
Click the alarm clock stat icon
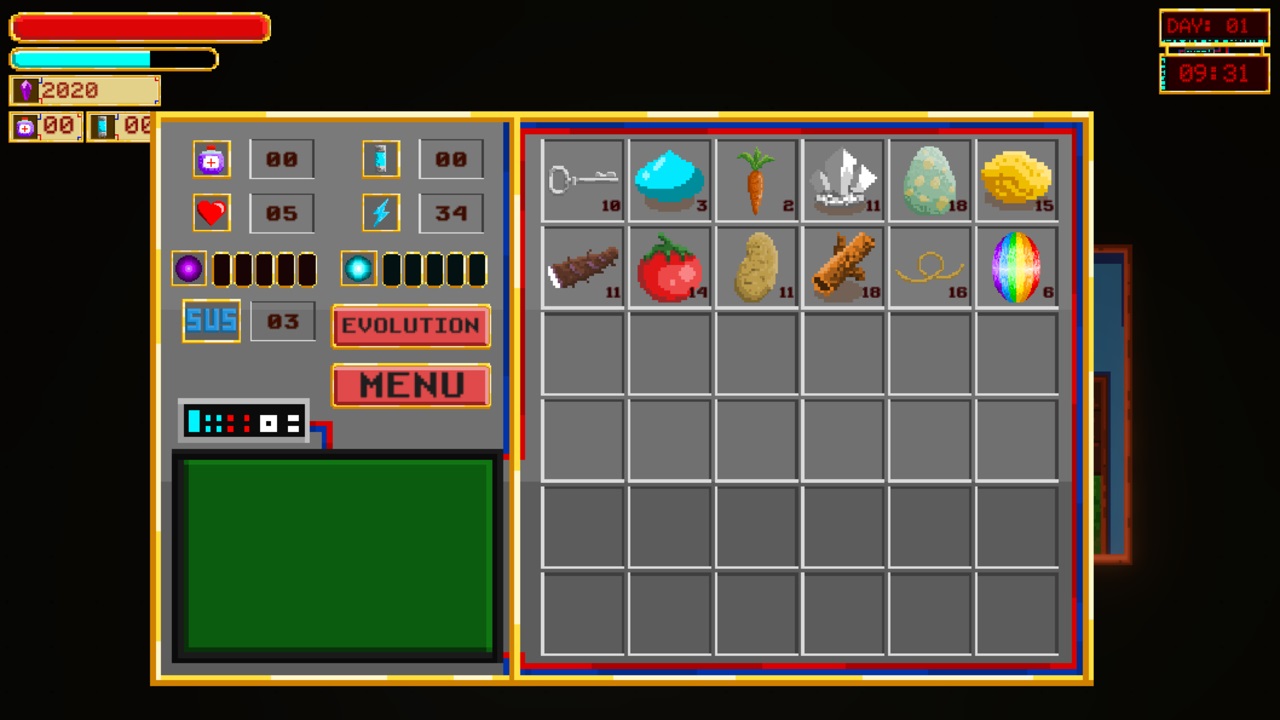pyautogui.click(x=211, y=159)
